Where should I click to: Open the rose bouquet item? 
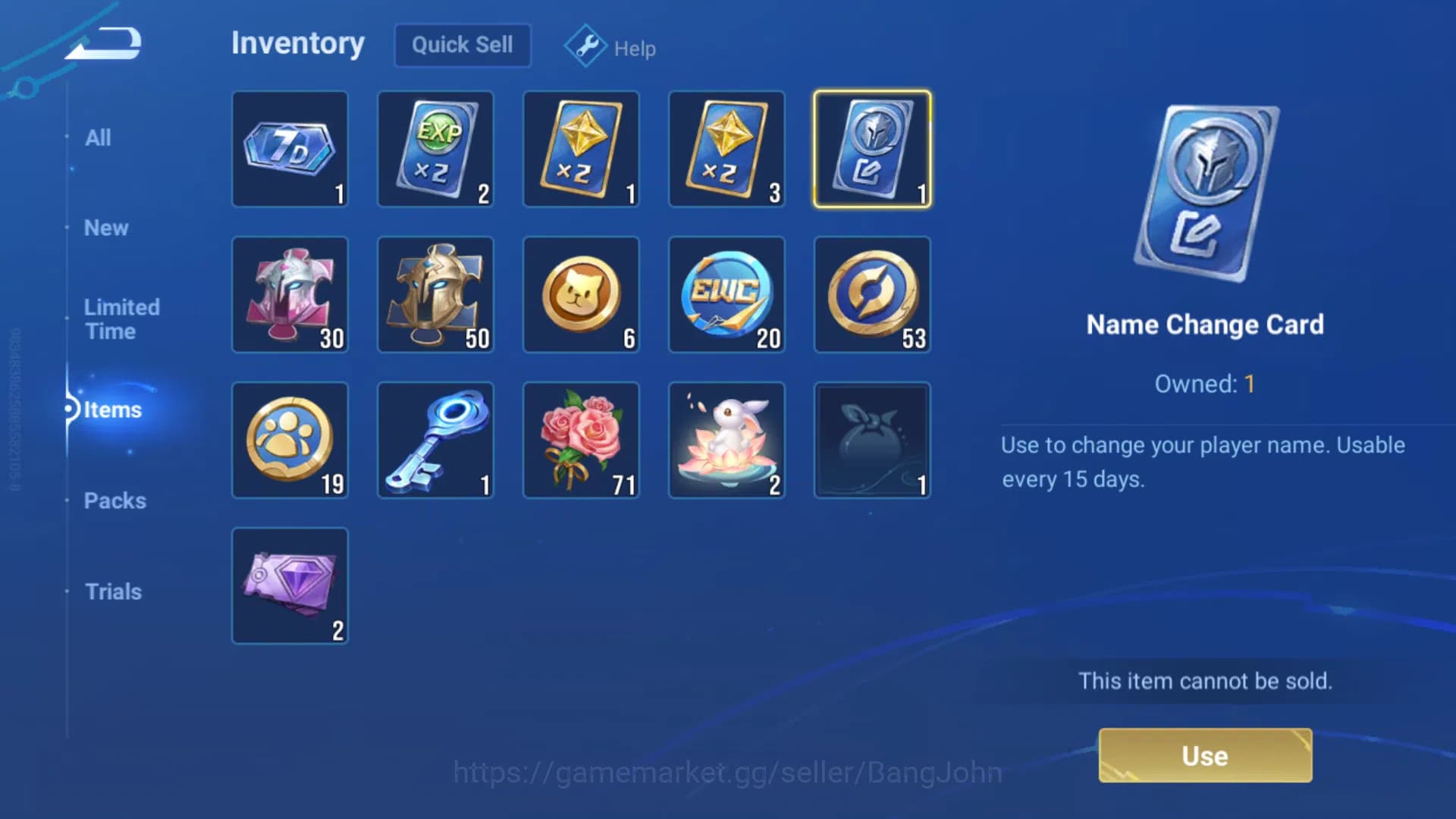[581, 440]
